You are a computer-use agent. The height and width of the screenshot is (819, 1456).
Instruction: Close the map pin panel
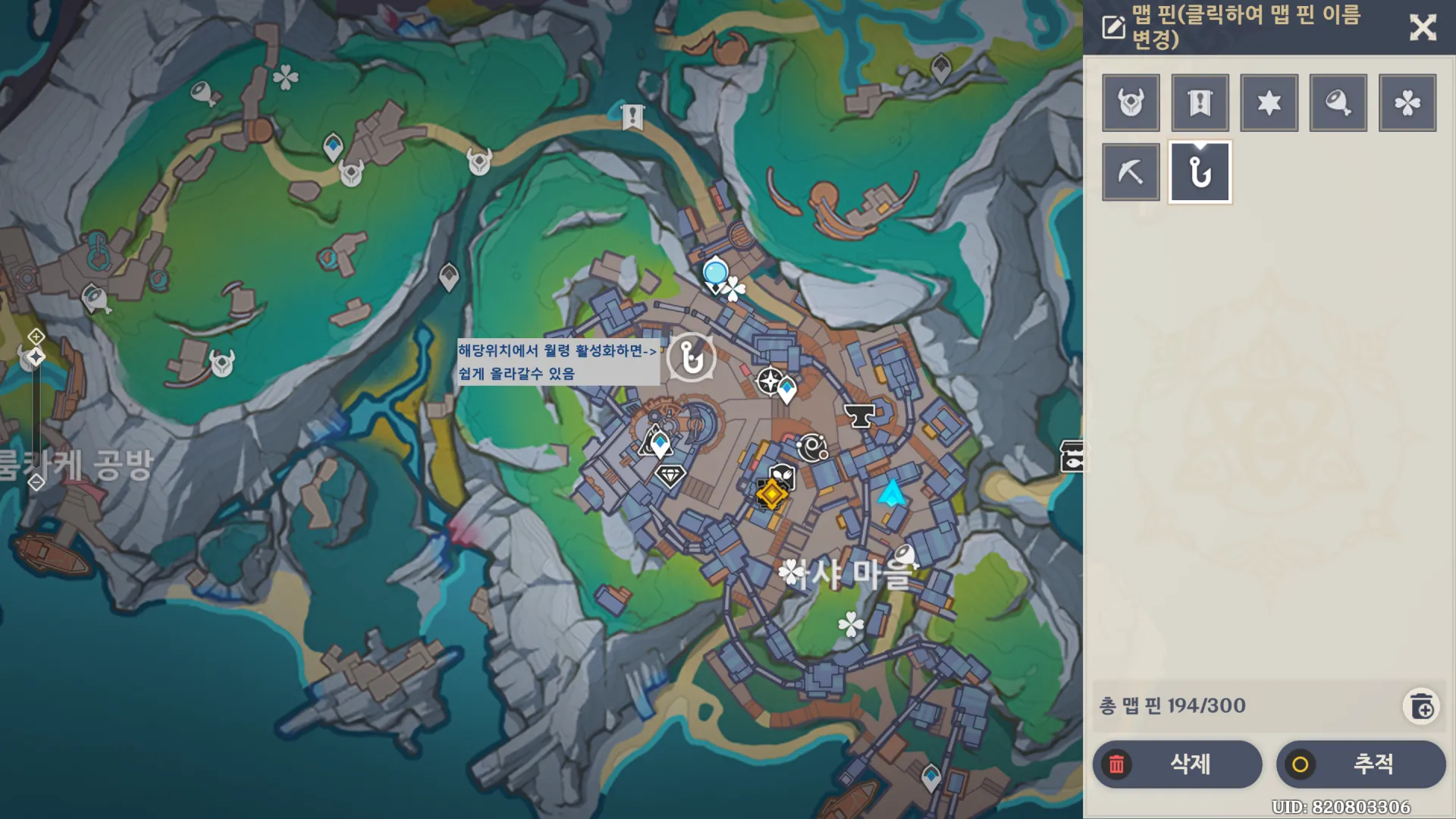click(1423, 27)
